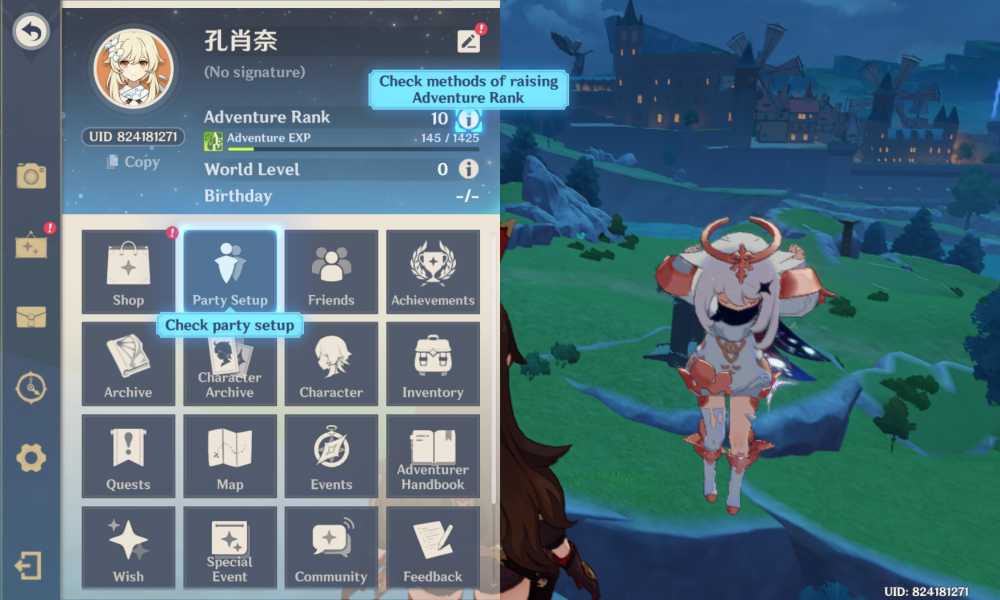Image resolution: width=1000 pixels, height=600 pixels.
Task: Open the Feedback page
Action: point(433,548)
